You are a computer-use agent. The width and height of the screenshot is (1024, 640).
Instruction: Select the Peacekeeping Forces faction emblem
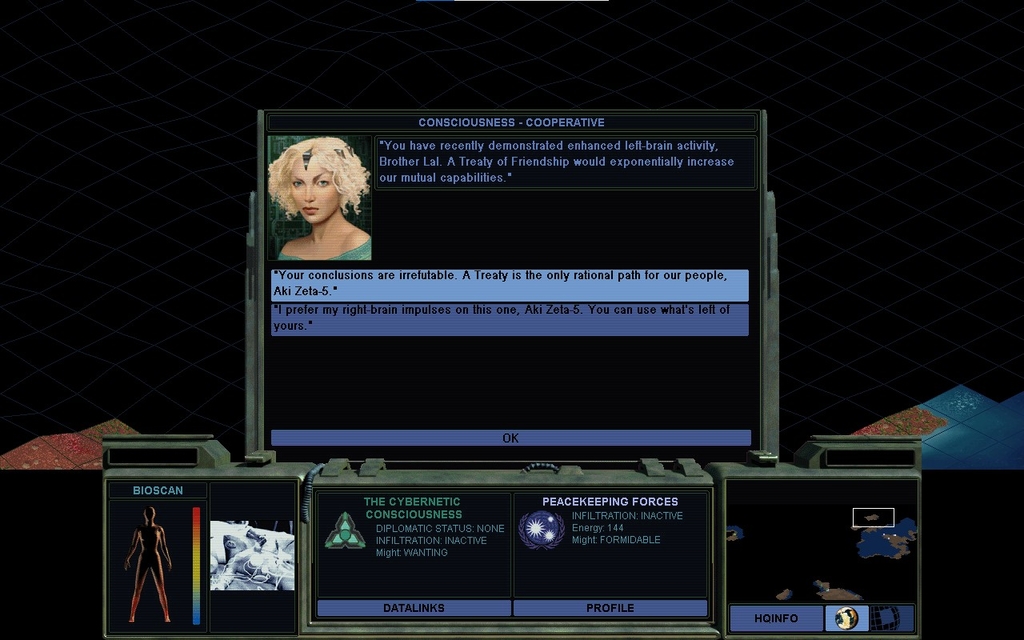coord(541,530)
